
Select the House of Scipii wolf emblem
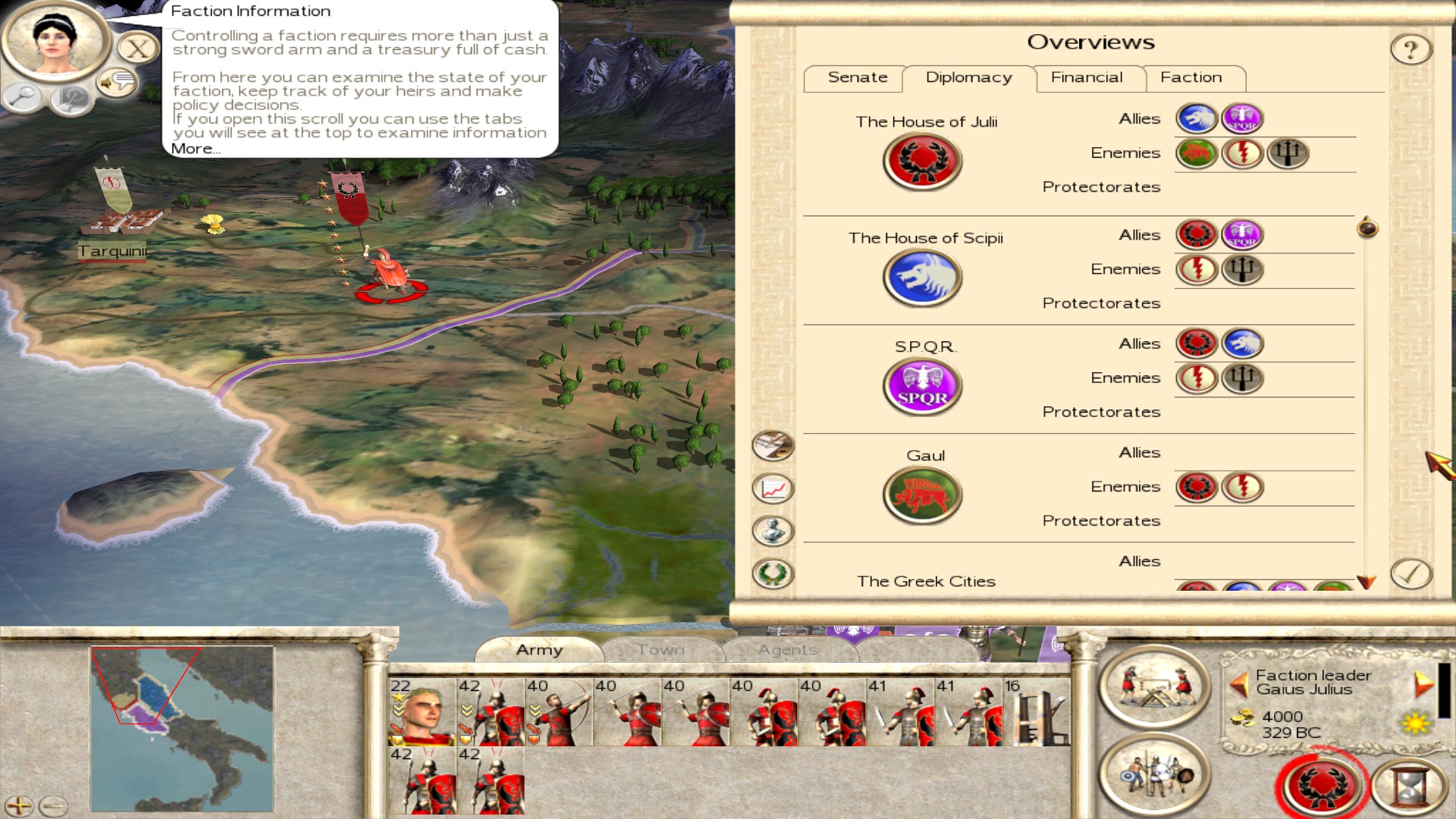[x=922, y=278]
